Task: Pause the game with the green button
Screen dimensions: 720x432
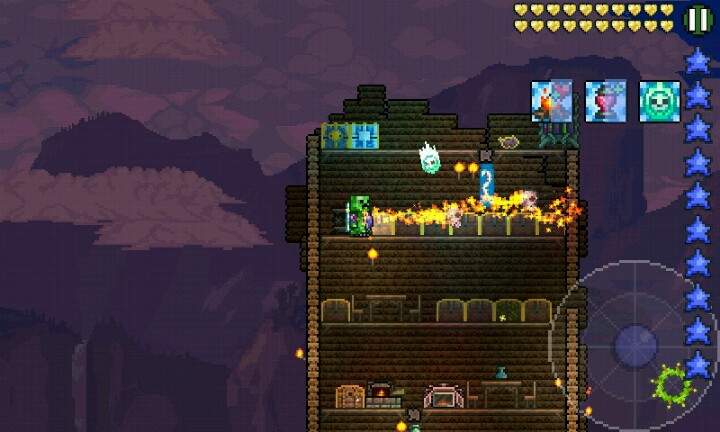Action: click(698, 19)
